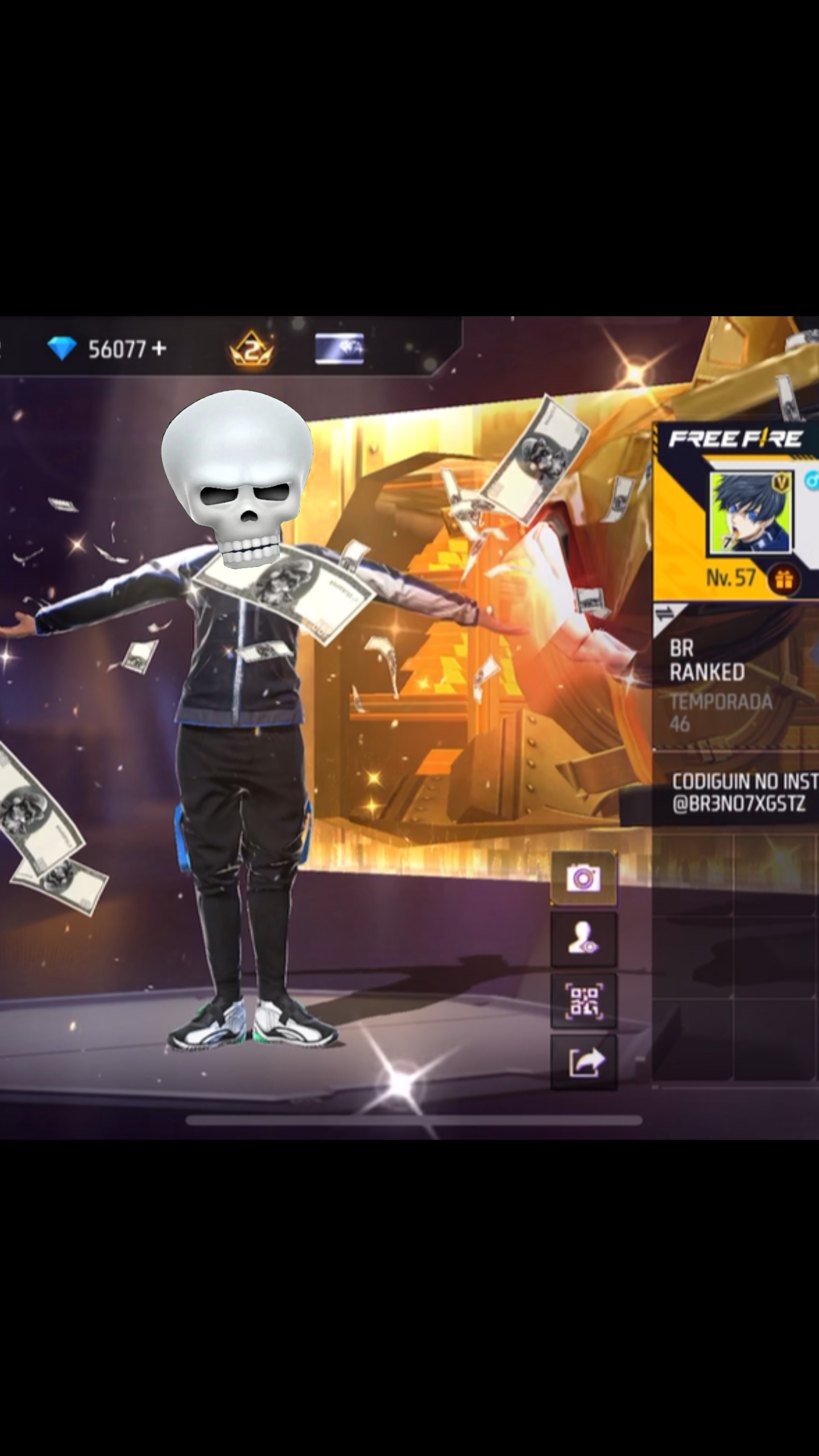Viewport: 819px width, 1456px height.
Task: Open the profile visibility silhouette button
Action: coord(583,940)
